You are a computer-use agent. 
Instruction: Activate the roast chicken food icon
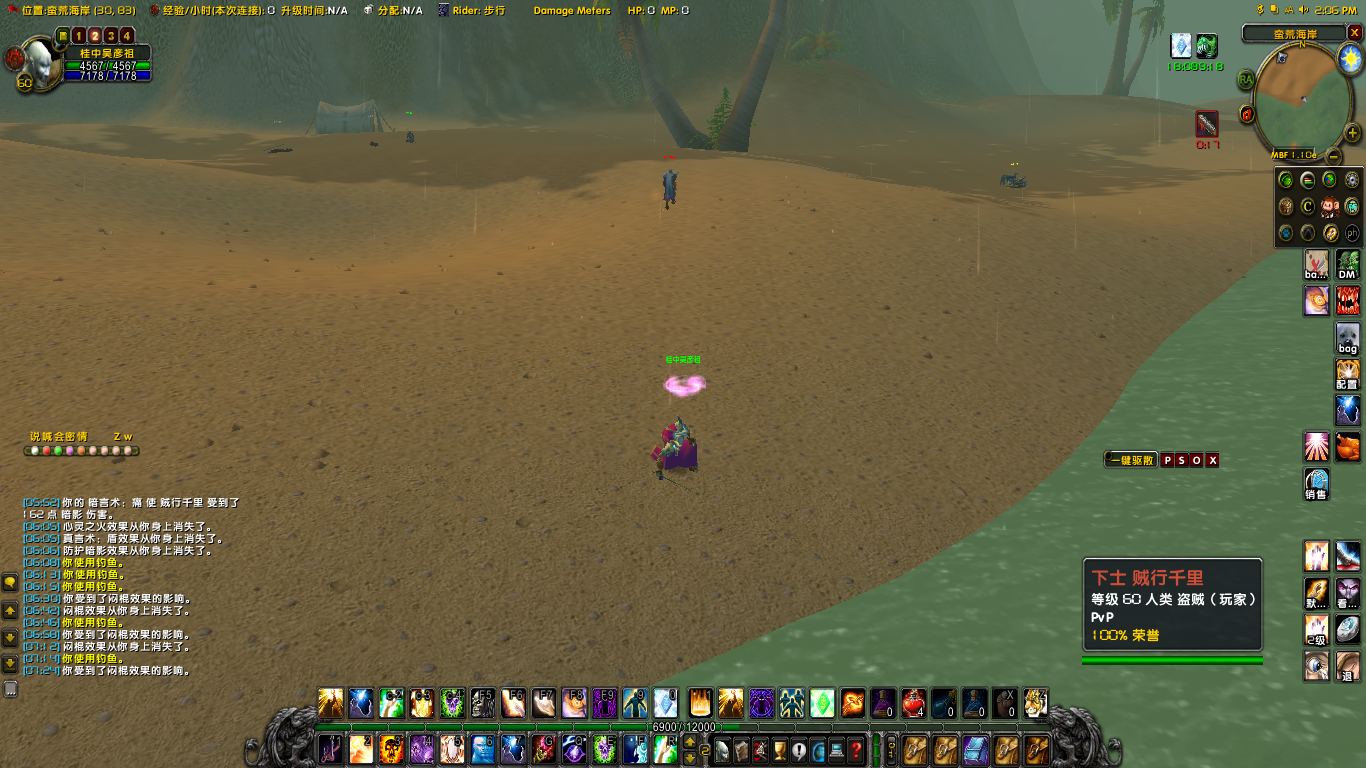[1347, 446]
